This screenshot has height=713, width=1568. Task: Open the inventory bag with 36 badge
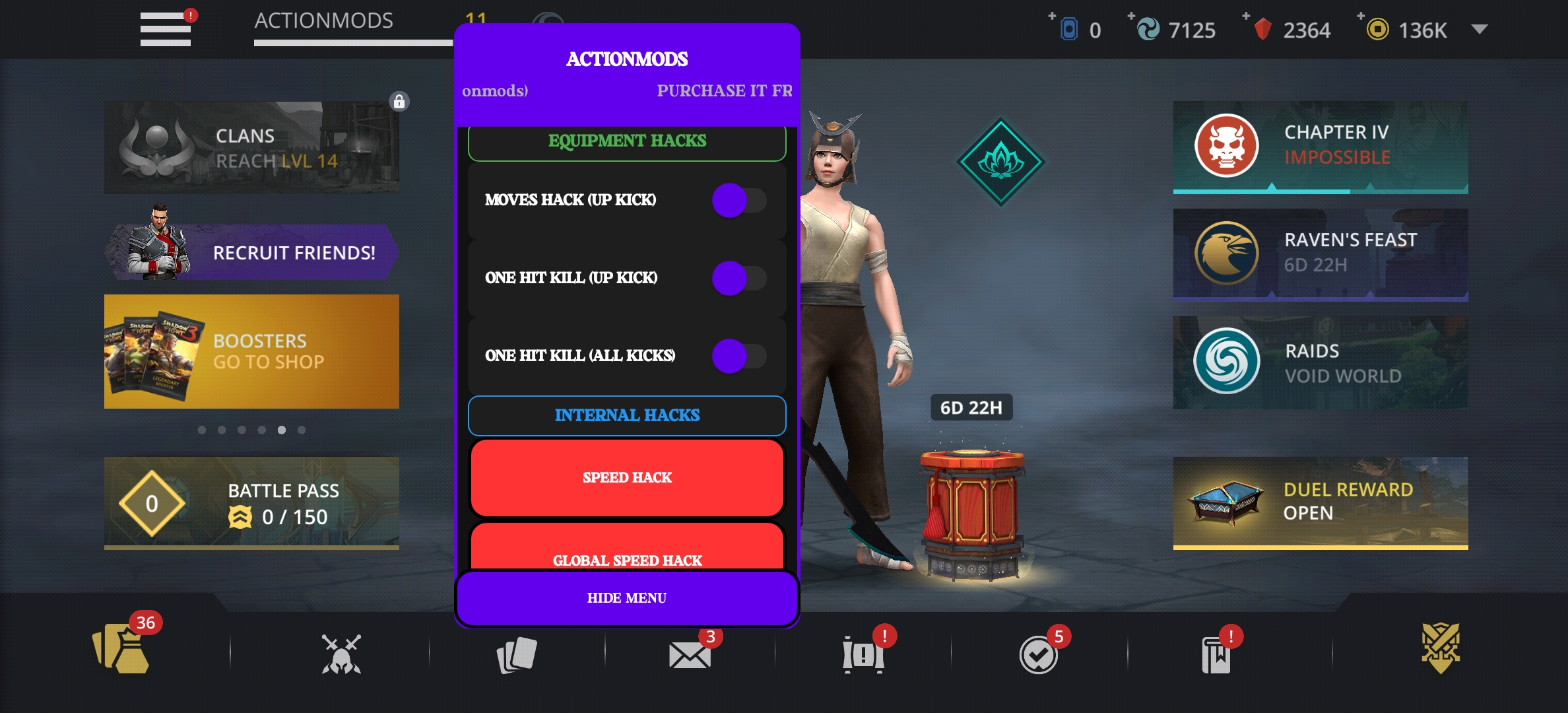[x=121, y=650]
